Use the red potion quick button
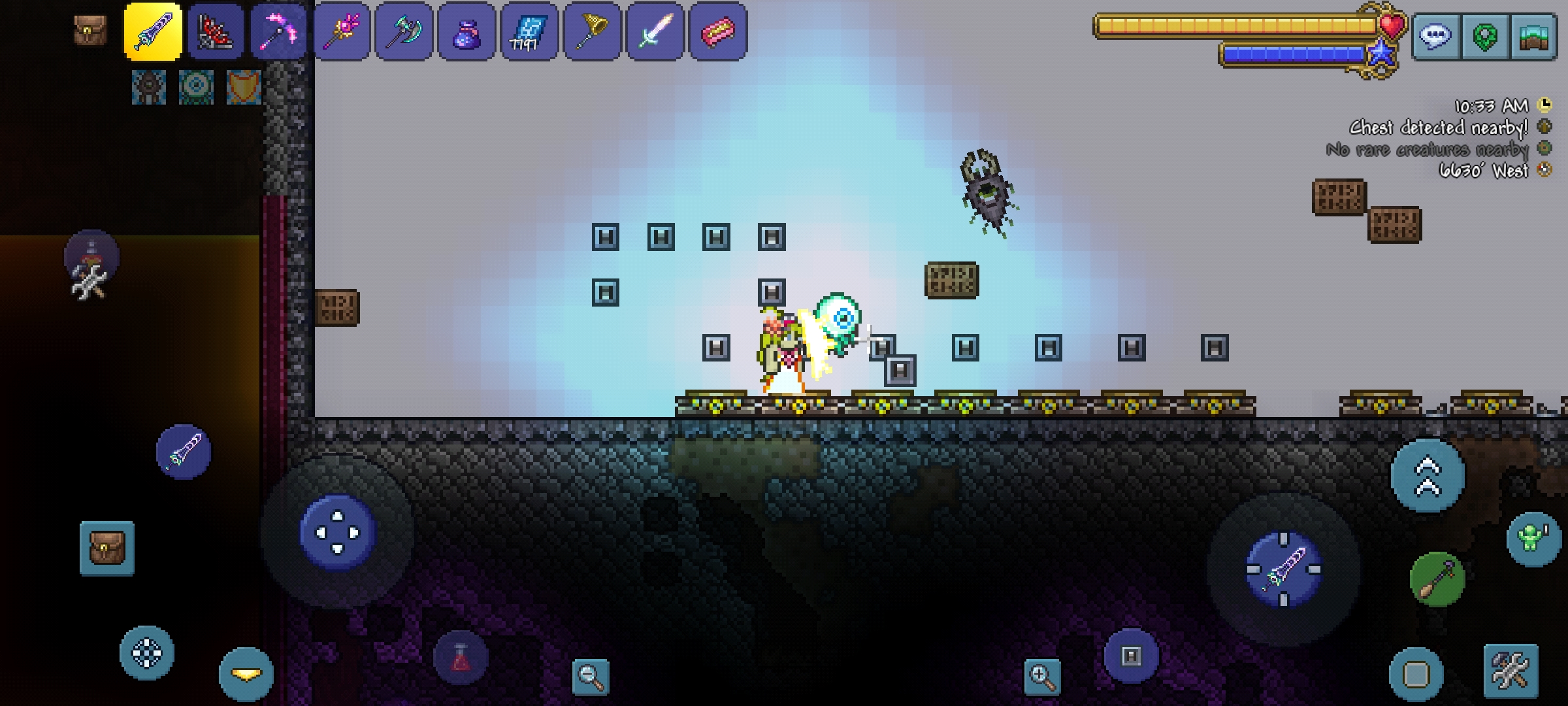The image size is (1568, 706). pos(461,658)
